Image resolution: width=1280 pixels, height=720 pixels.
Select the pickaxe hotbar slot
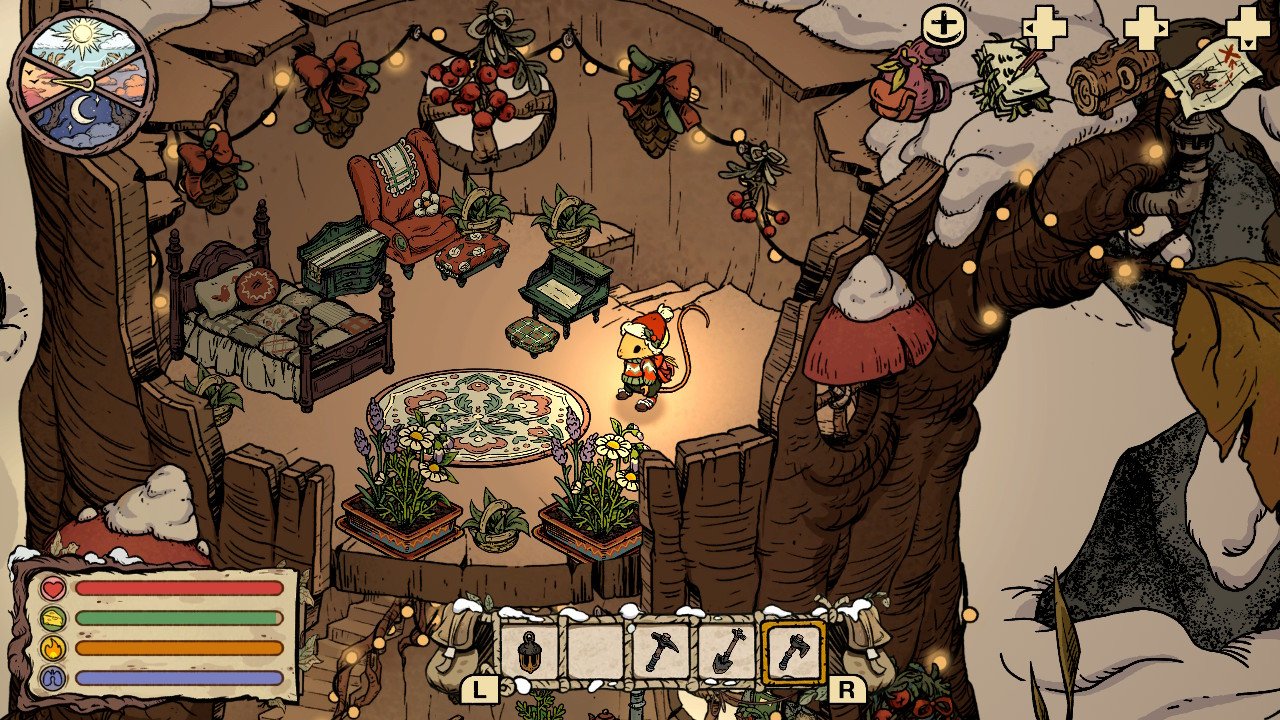pyautogui.click(x=660, y=653)
